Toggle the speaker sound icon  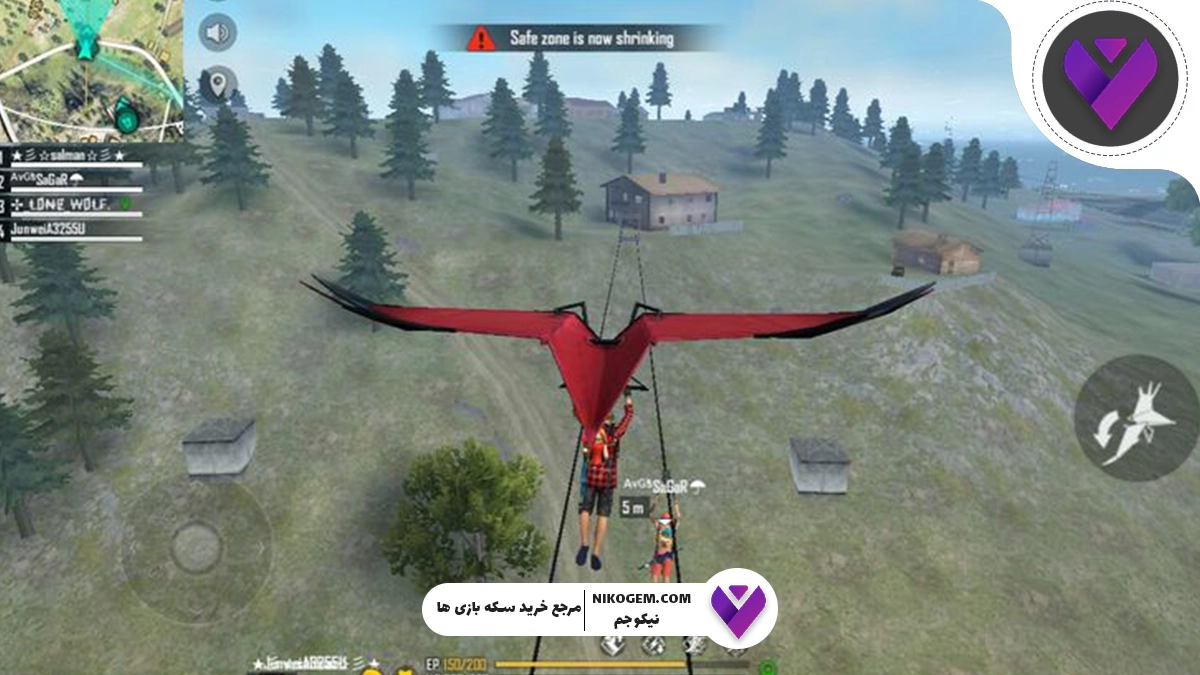(x=216, y=33)
